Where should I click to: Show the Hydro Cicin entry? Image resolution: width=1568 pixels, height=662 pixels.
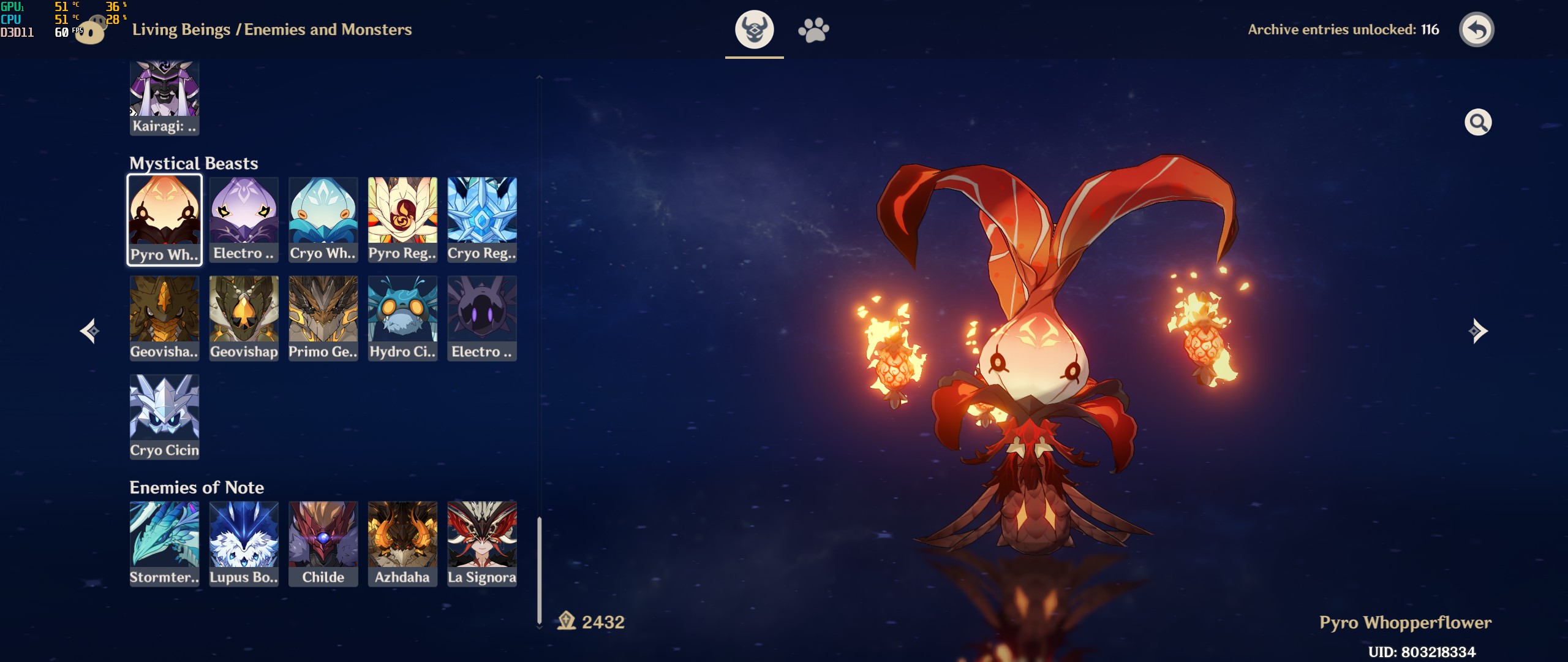[402, 318]
